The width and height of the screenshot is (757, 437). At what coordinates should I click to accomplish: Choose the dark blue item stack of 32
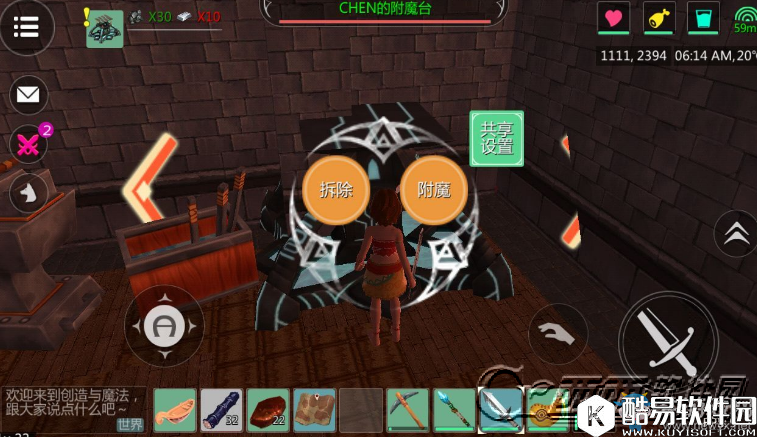(x=222, y=409)
